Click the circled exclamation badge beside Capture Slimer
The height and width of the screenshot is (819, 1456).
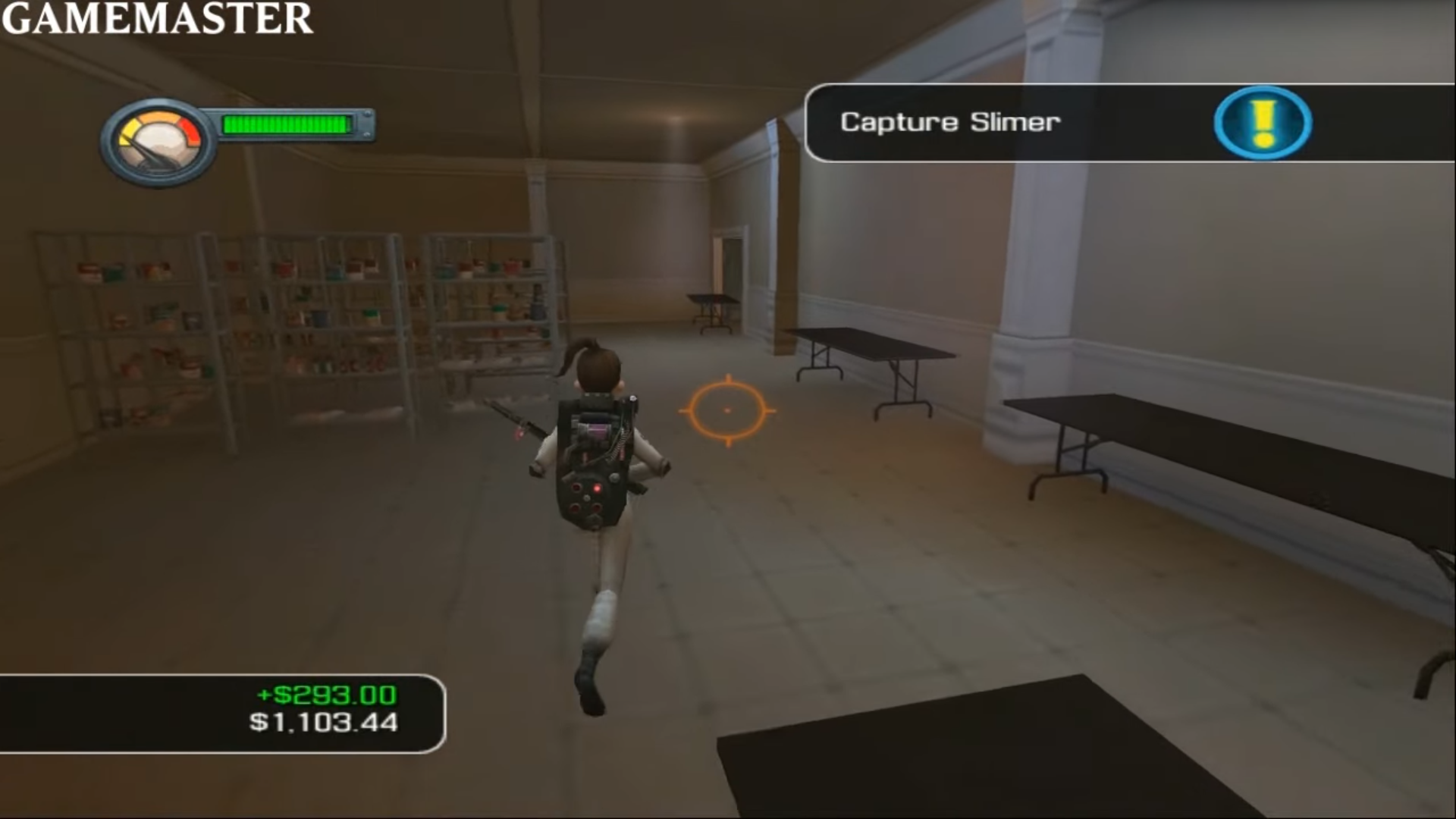tap(1261, 123)
